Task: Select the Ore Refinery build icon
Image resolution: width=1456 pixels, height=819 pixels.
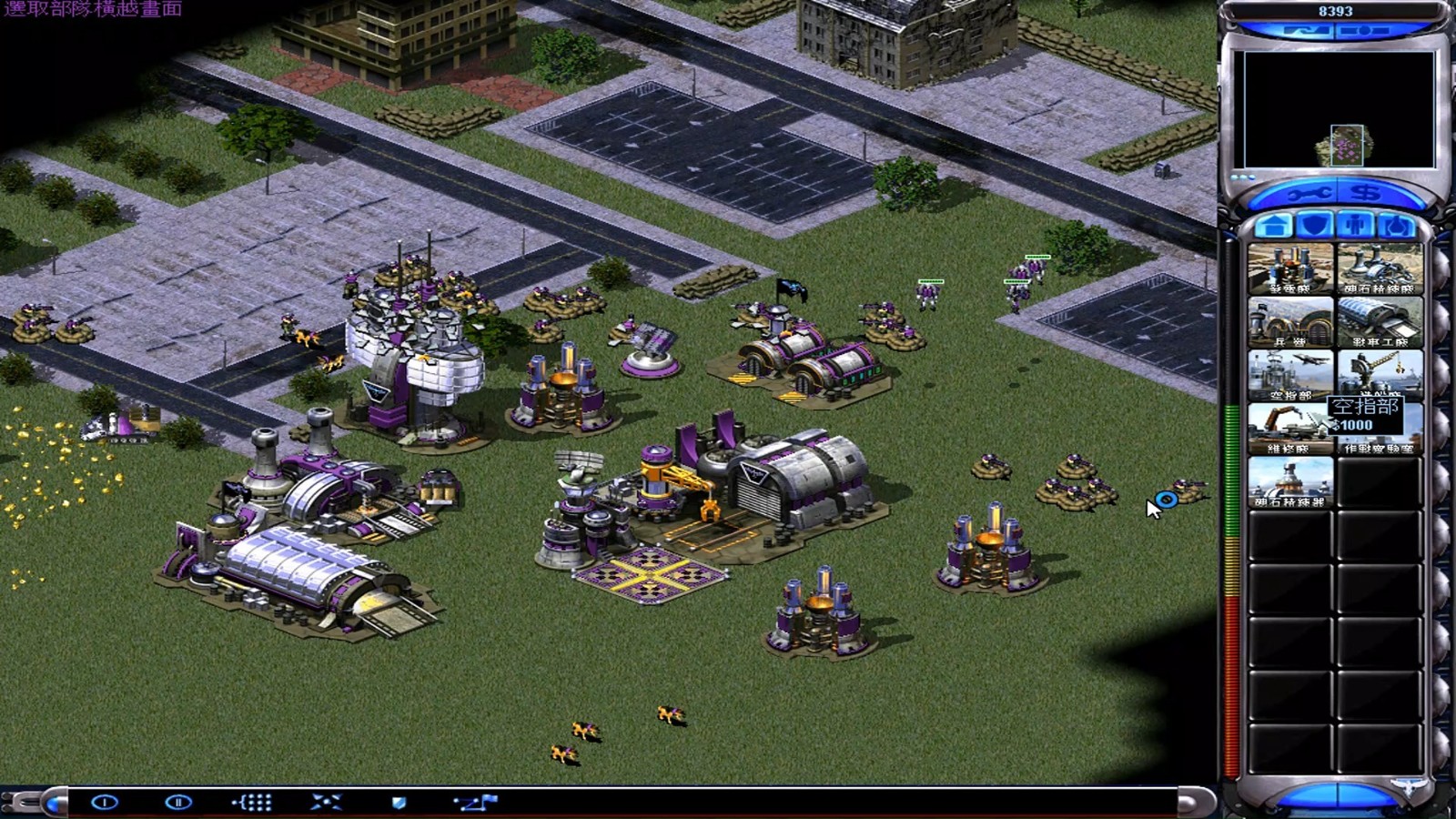Action: click(1380, 268)
